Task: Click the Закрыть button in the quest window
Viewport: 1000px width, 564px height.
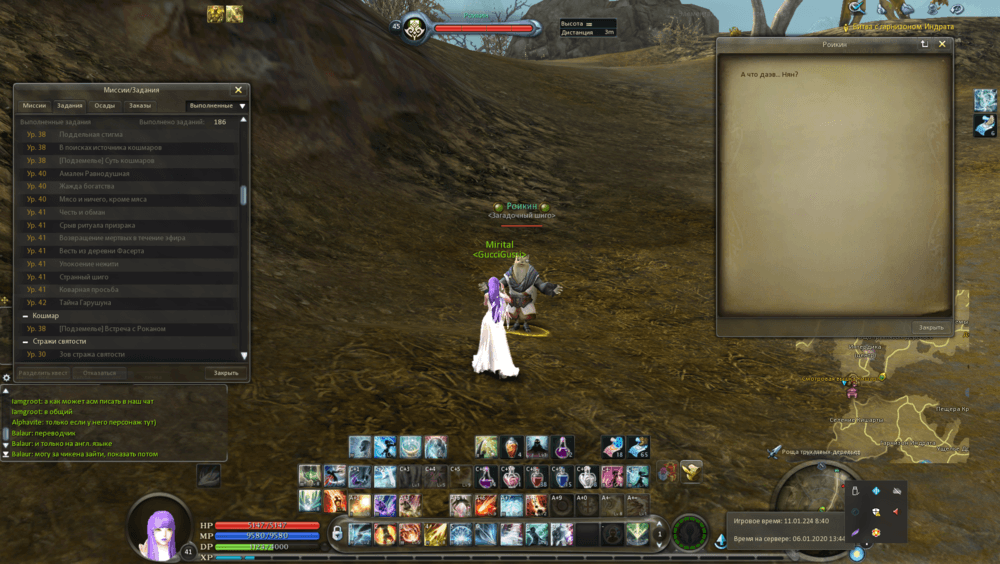Action: (226, 373)
